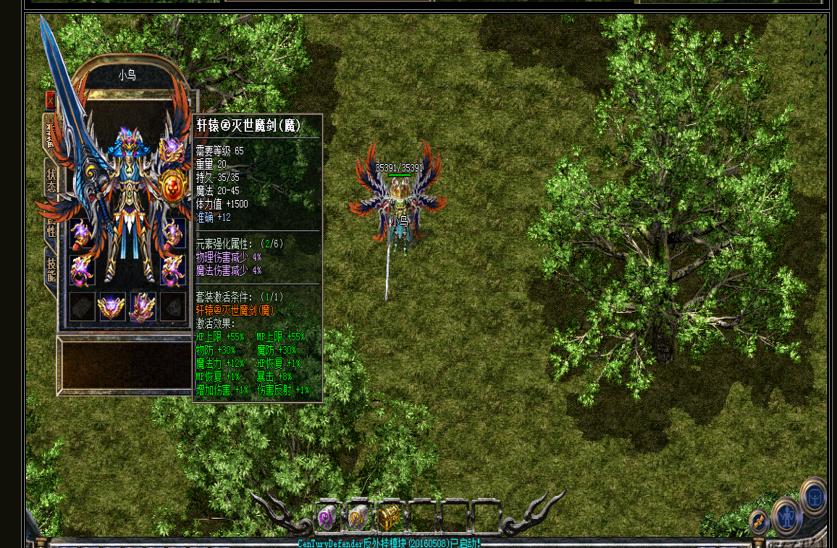Click the blue round character-figure button
Image resolution: width=837 pixels, height=548 pixels.
(x=787, y=516)
